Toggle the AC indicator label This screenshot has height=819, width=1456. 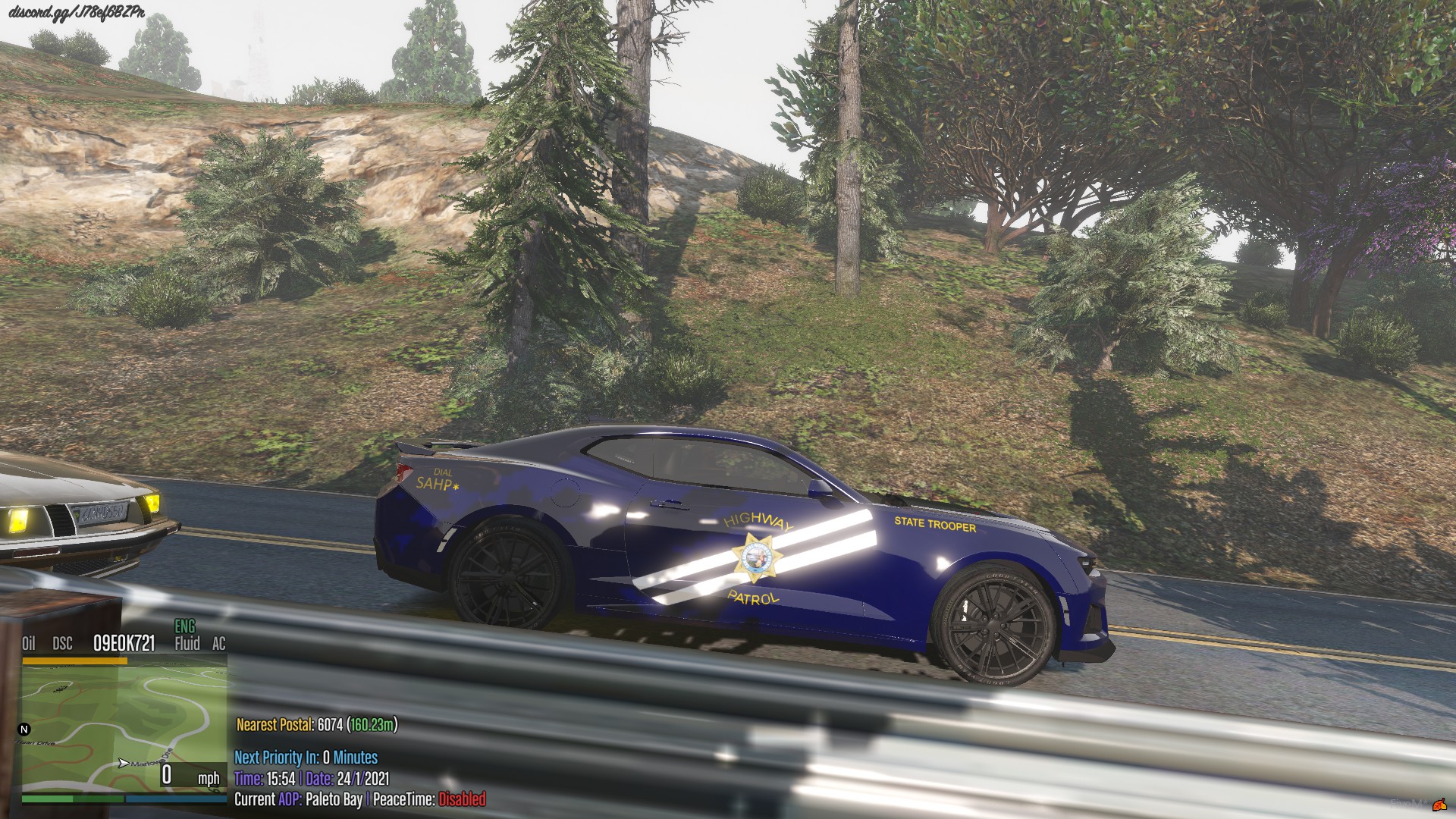click(218, 644)
